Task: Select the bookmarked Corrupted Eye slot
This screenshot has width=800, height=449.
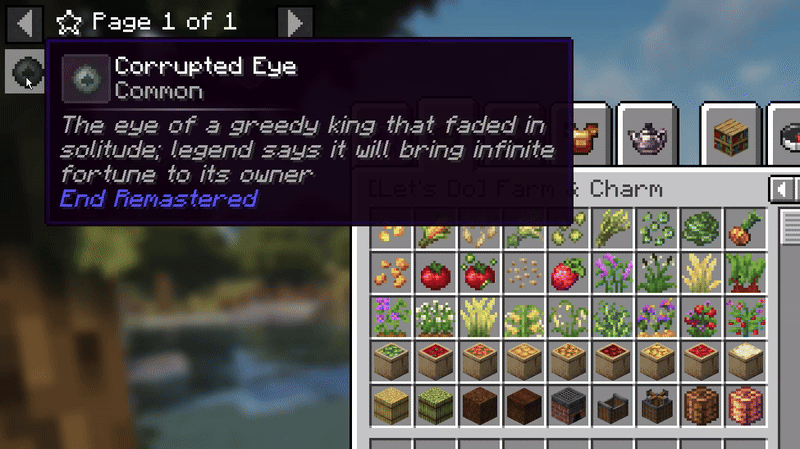Action: coord(25,71)
